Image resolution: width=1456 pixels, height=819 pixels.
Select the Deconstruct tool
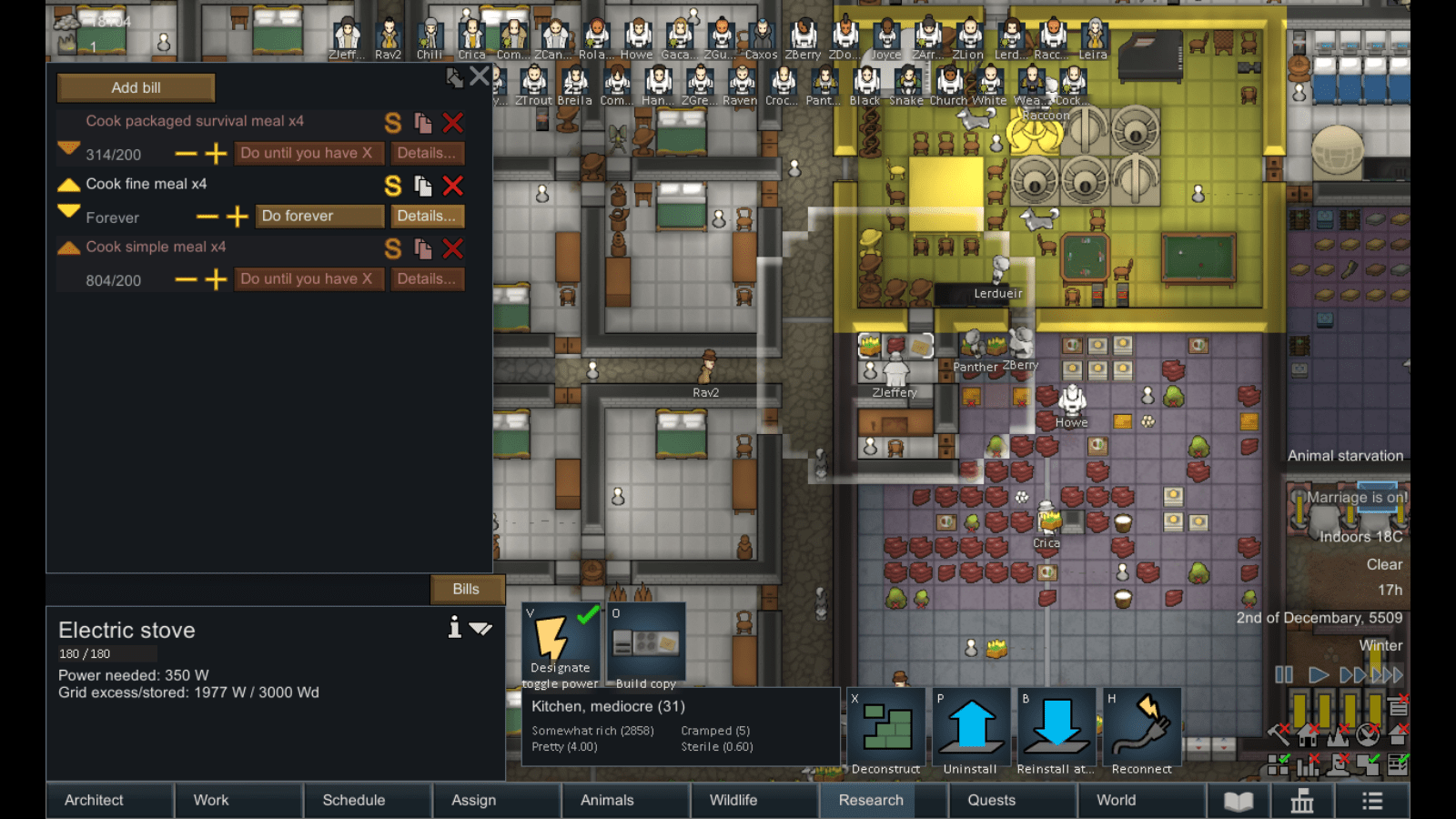[x=884, y=728]
